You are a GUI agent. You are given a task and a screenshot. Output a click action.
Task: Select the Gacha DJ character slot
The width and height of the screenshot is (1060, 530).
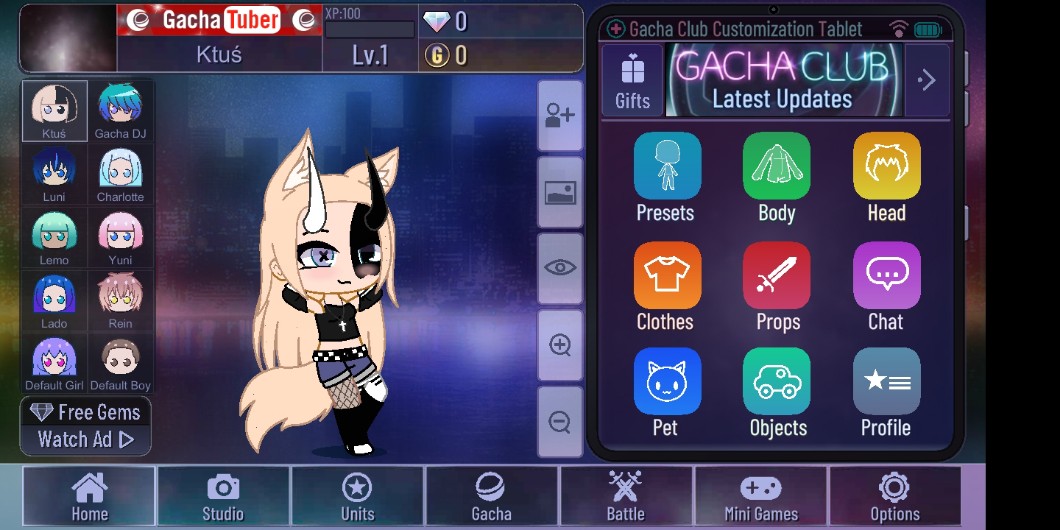coord(120,111)
